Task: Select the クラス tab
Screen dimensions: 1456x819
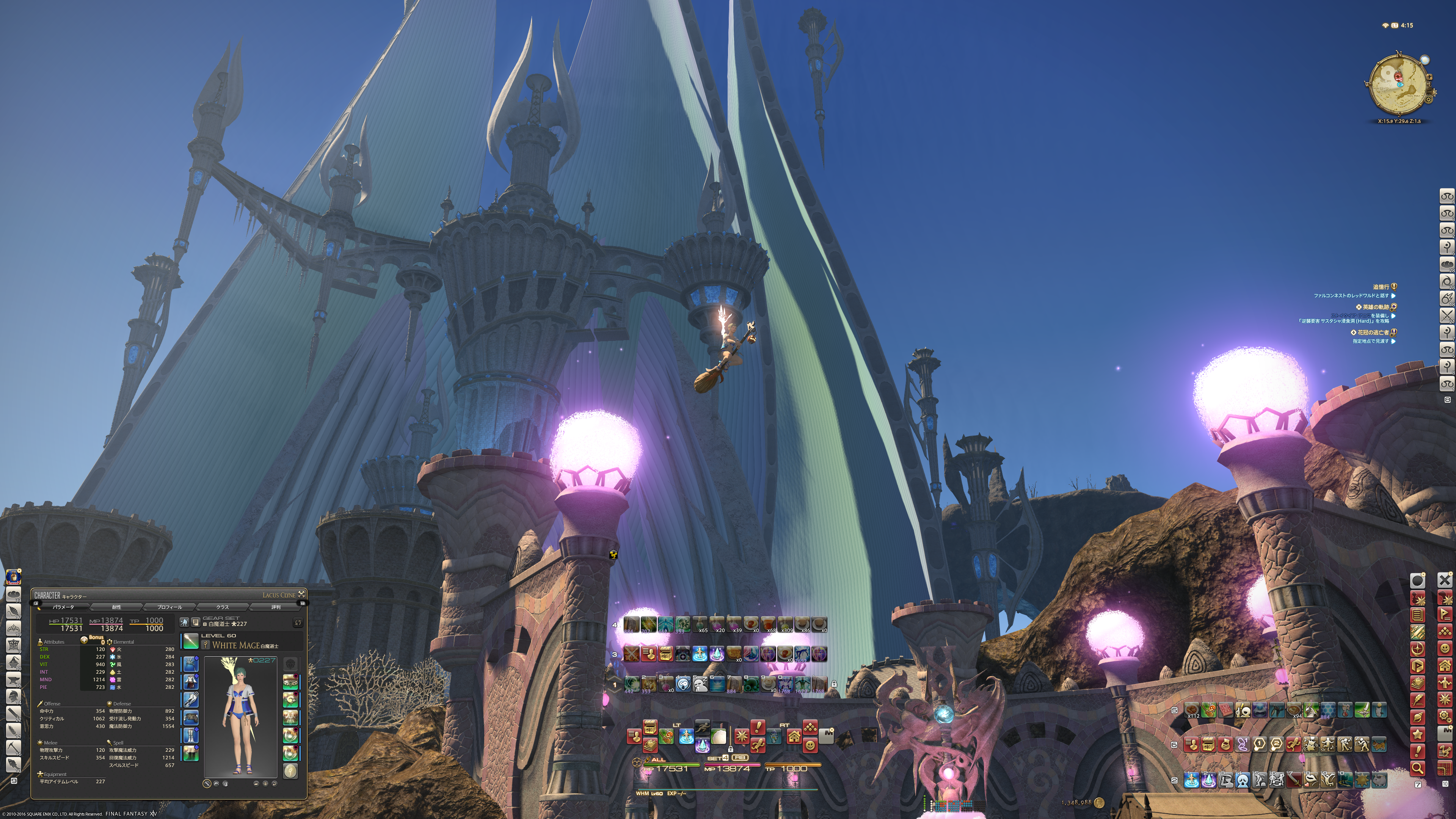Action: 223,607
